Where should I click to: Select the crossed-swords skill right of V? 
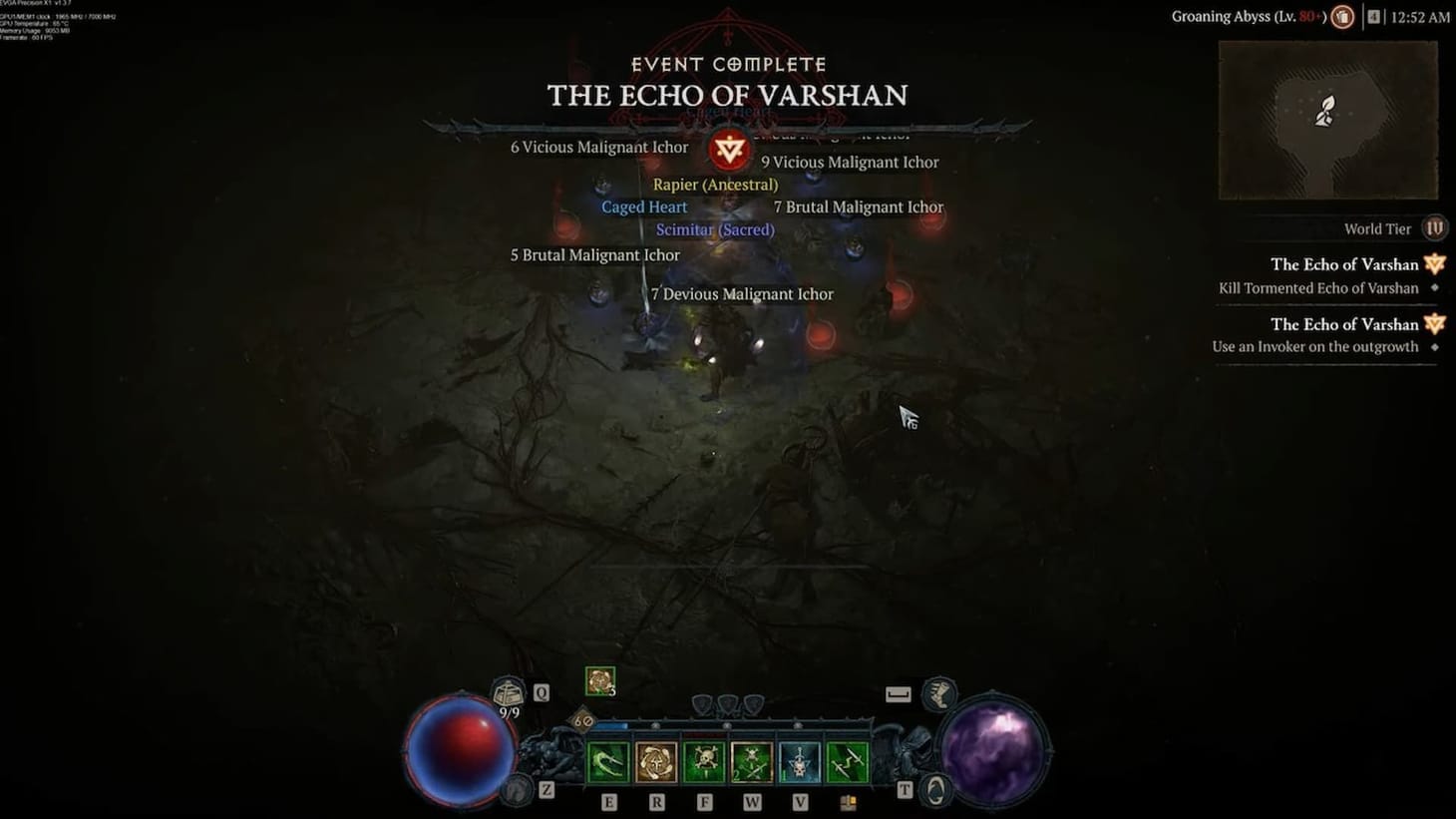pos(846,761)
